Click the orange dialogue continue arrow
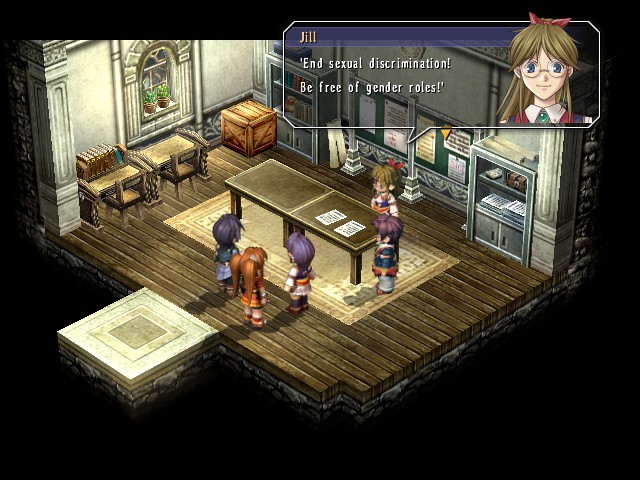Image resolution: width=640 pixels, height=480 pixels. [x=446, y=132]
